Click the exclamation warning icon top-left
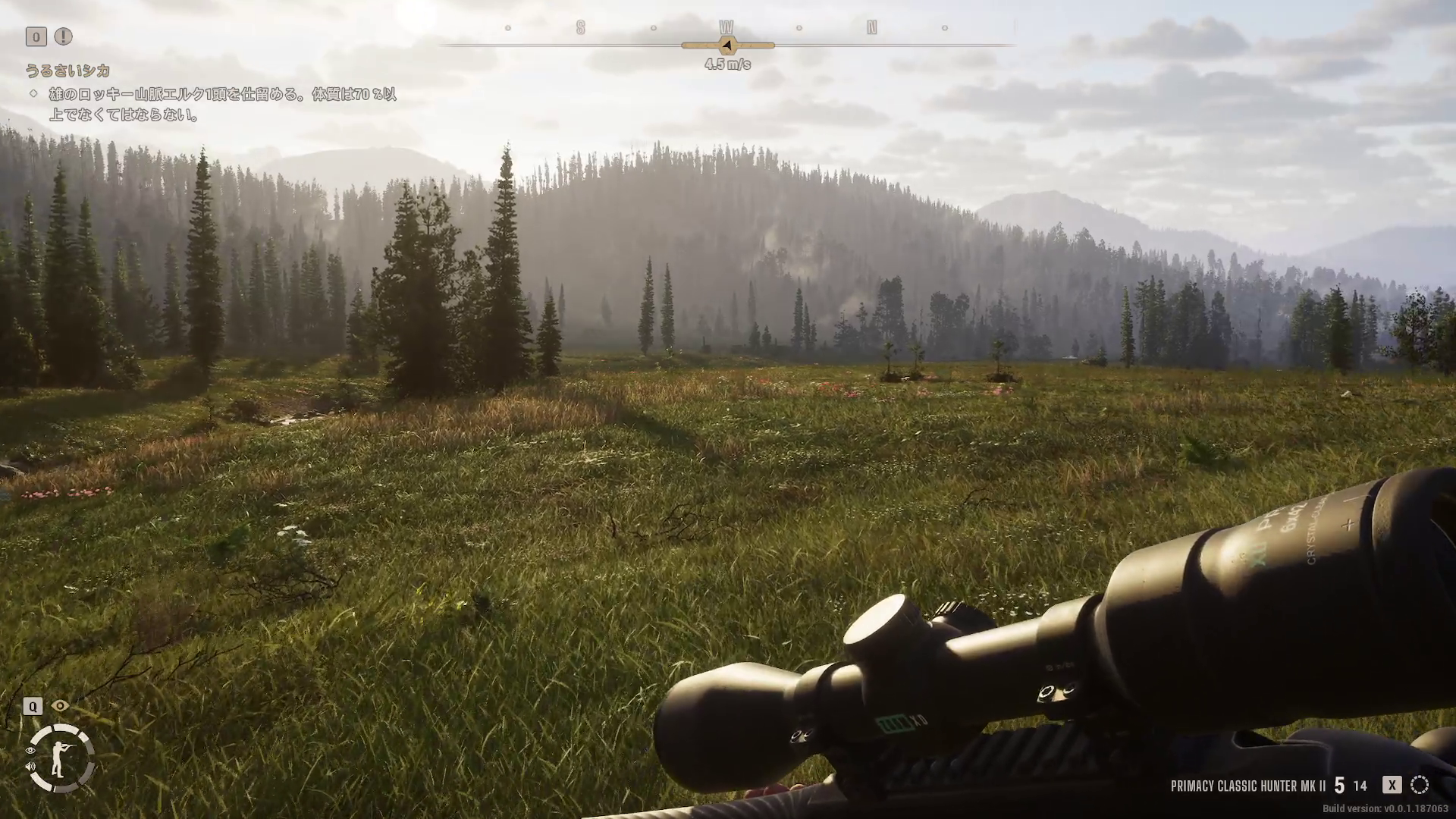 point(64,36)
